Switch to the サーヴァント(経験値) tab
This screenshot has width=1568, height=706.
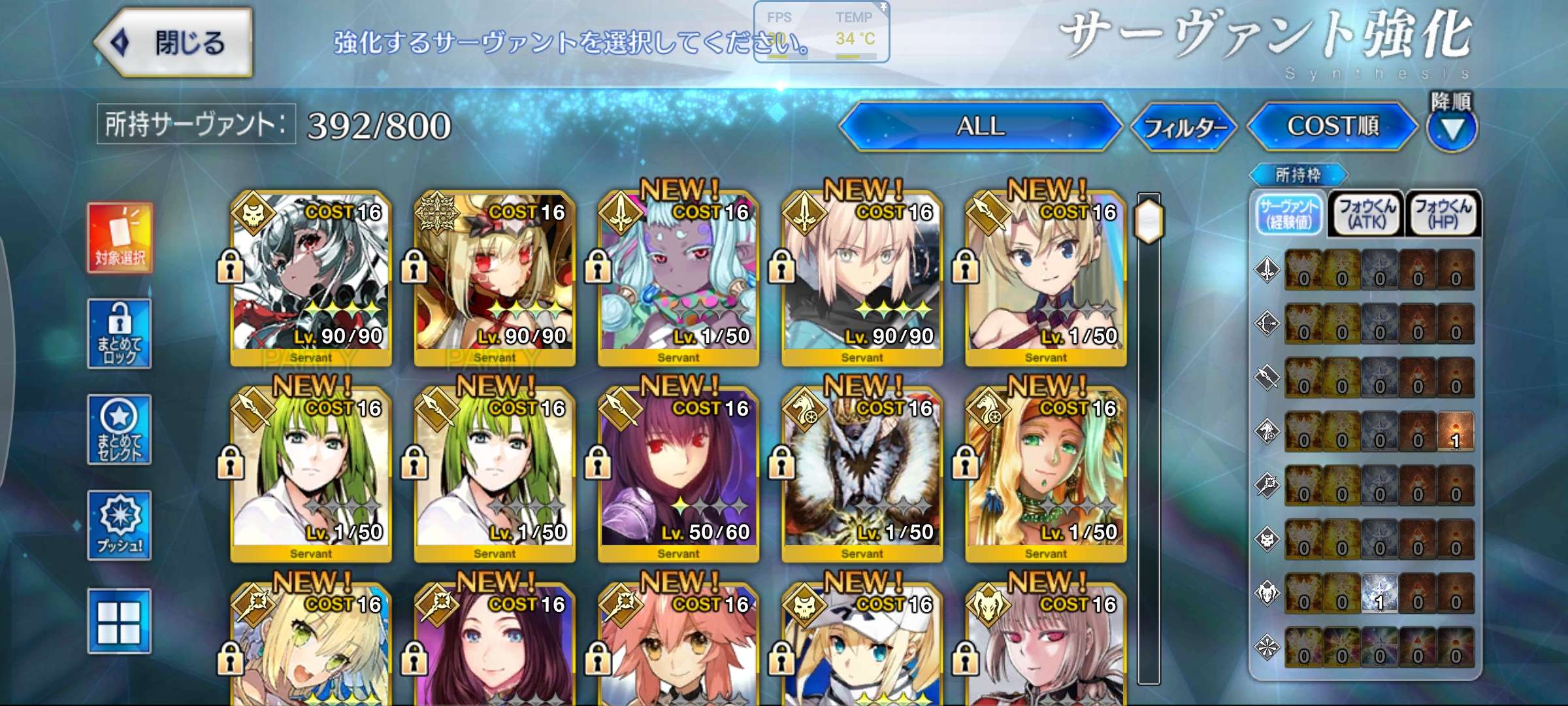click(x=1290, y=214)
